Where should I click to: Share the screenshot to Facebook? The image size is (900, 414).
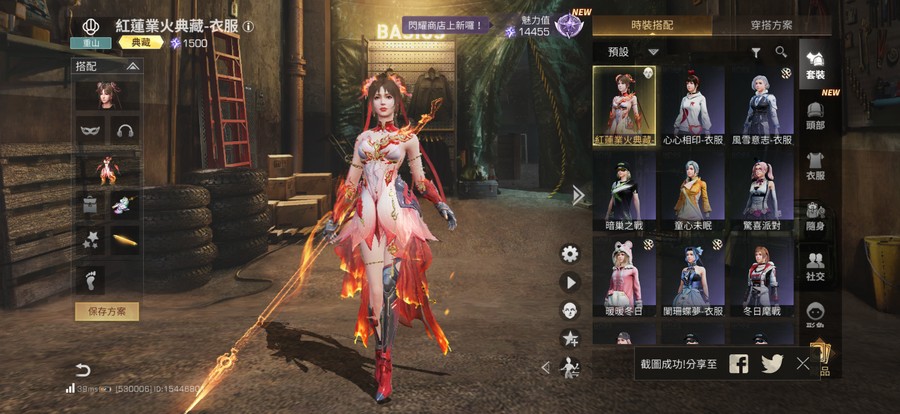coord(738,364)
